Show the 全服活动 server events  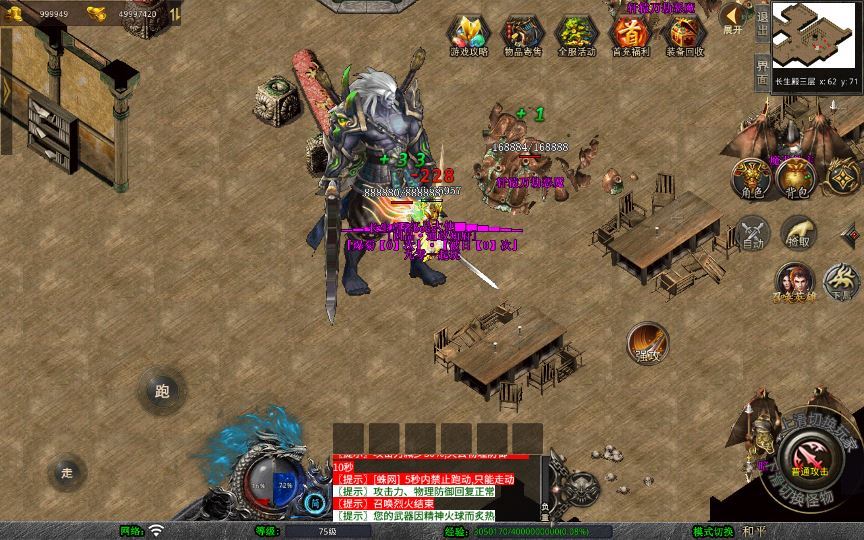tap(575, 37)
